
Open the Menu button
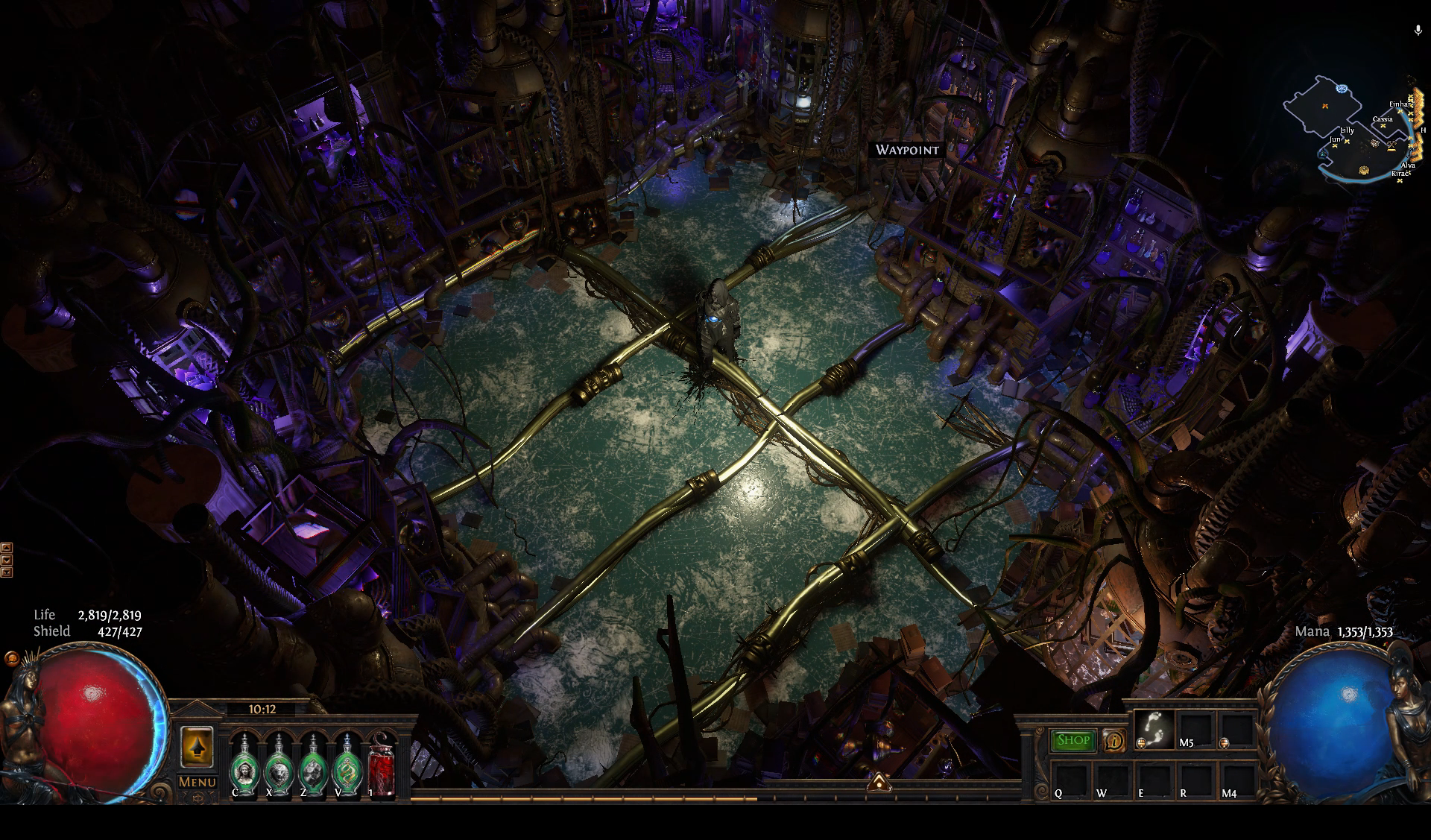197,782
